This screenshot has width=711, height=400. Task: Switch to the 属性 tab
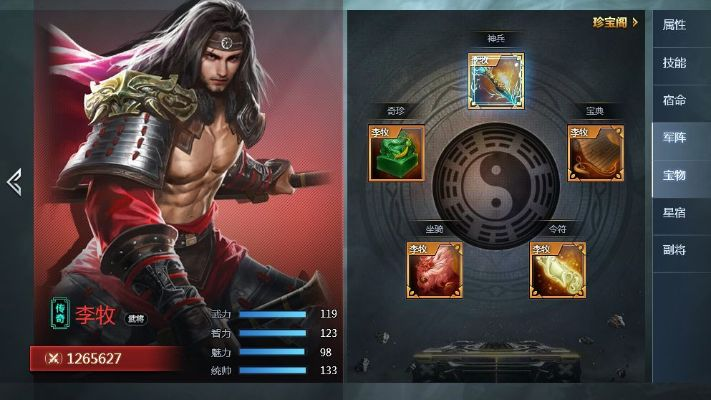(674, 25)
